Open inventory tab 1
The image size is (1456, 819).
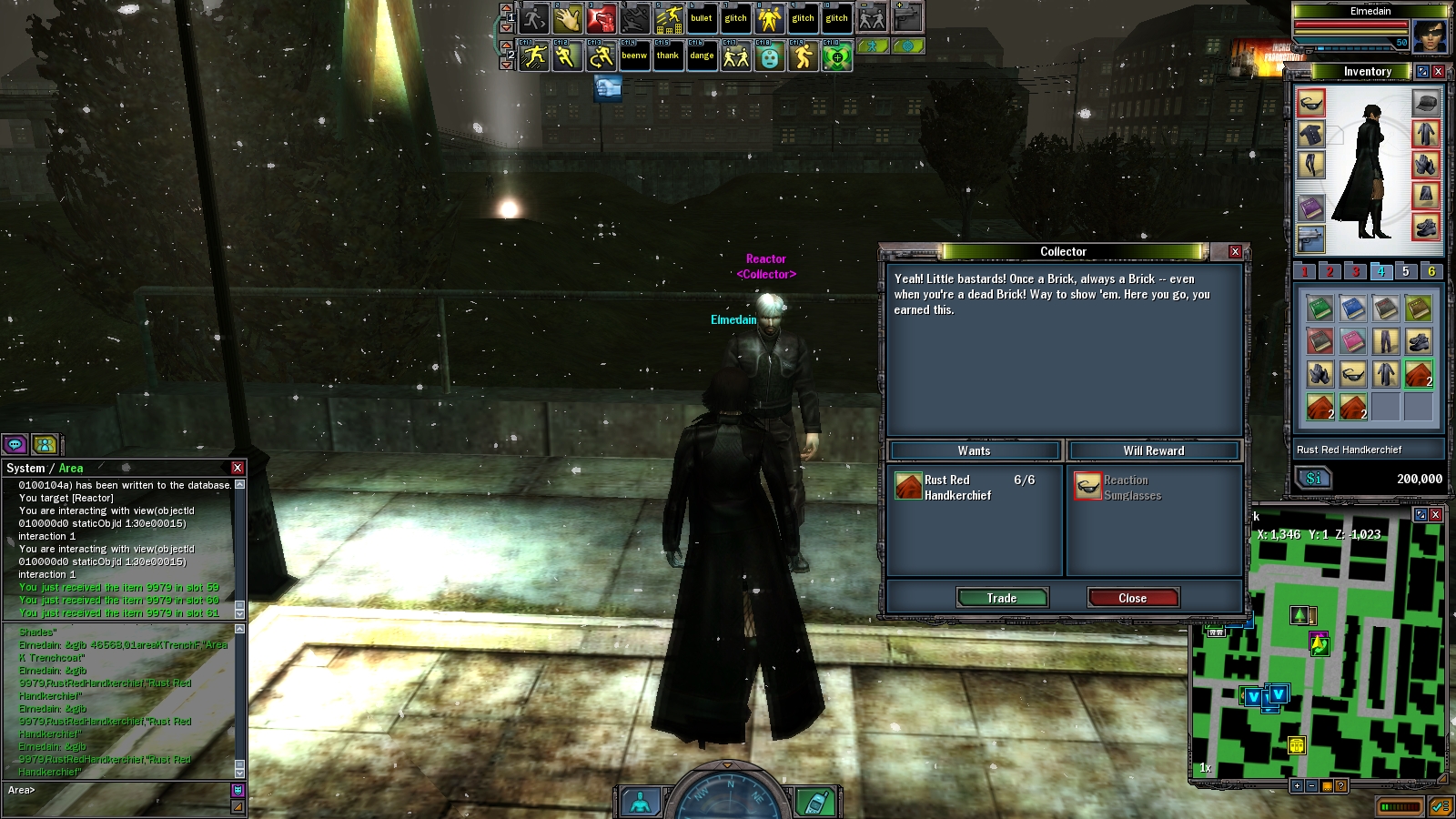(1304, 271)
